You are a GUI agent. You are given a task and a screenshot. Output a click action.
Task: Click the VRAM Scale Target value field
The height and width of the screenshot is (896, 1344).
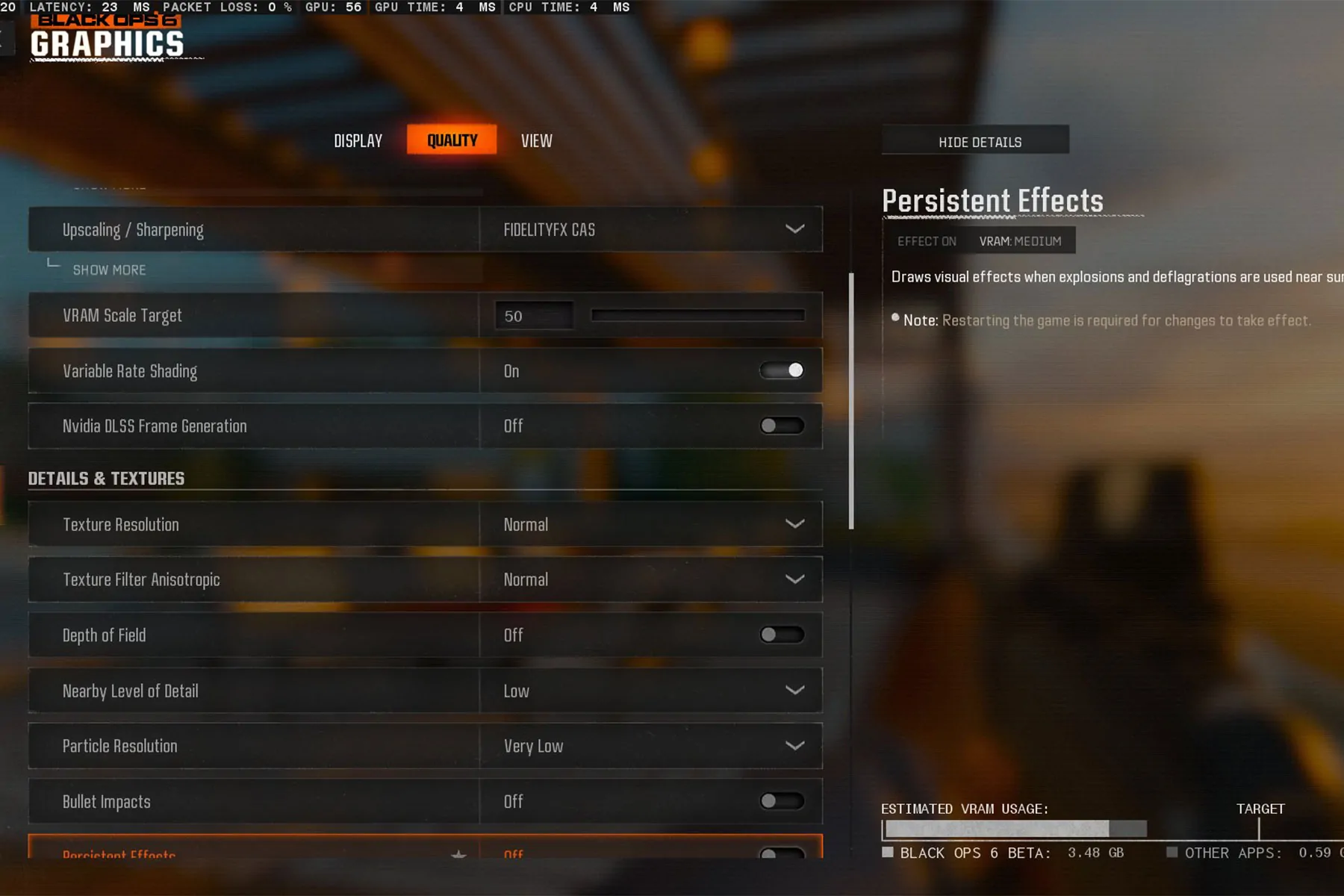click(x=534, y=316)
